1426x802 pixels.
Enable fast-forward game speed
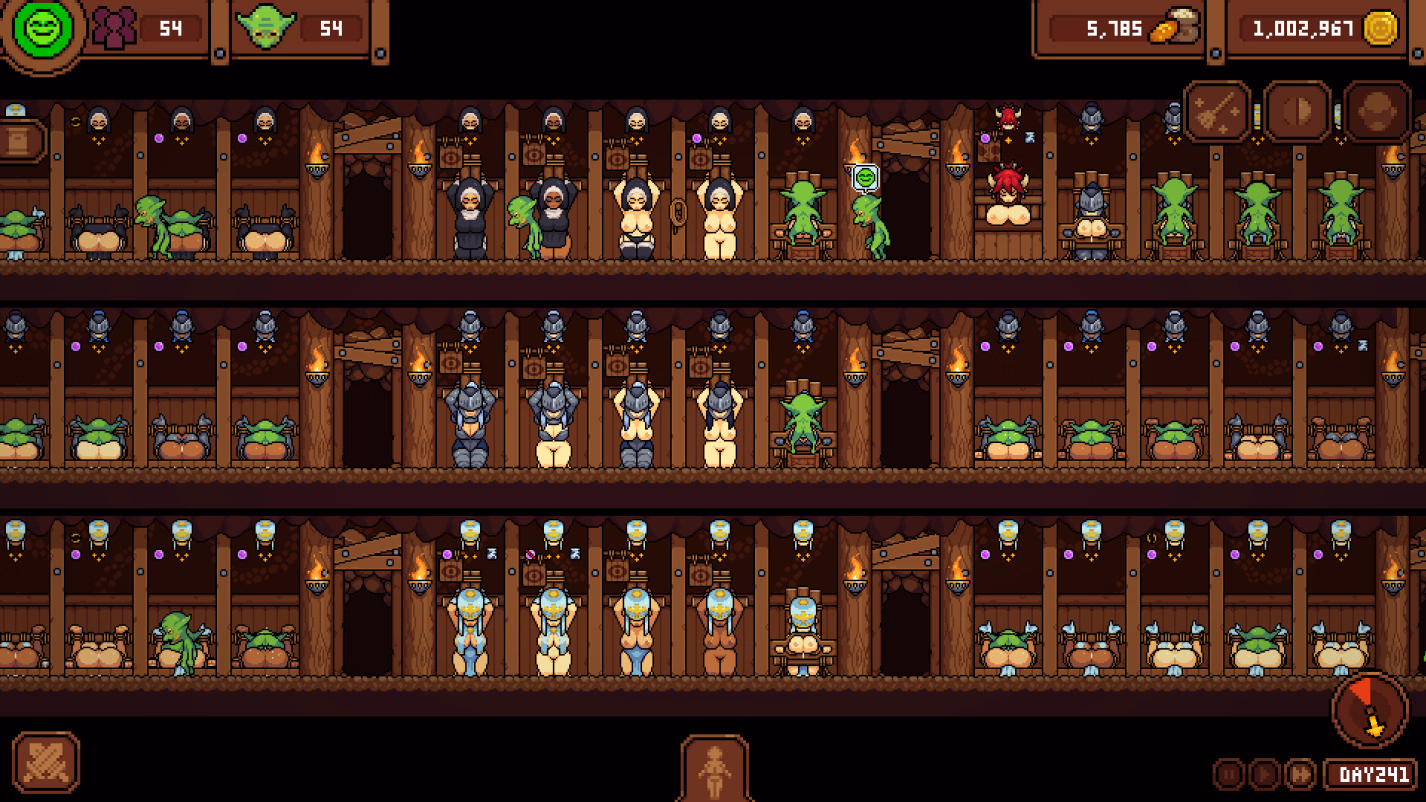[x=1300, y=772]
